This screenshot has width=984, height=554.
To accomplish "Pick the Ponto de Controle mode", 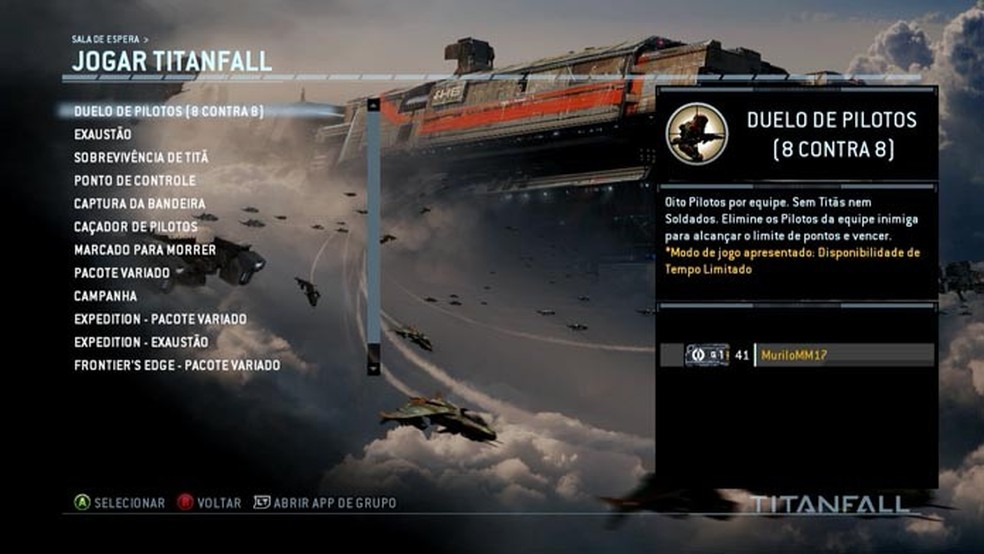I will point(134,180).
